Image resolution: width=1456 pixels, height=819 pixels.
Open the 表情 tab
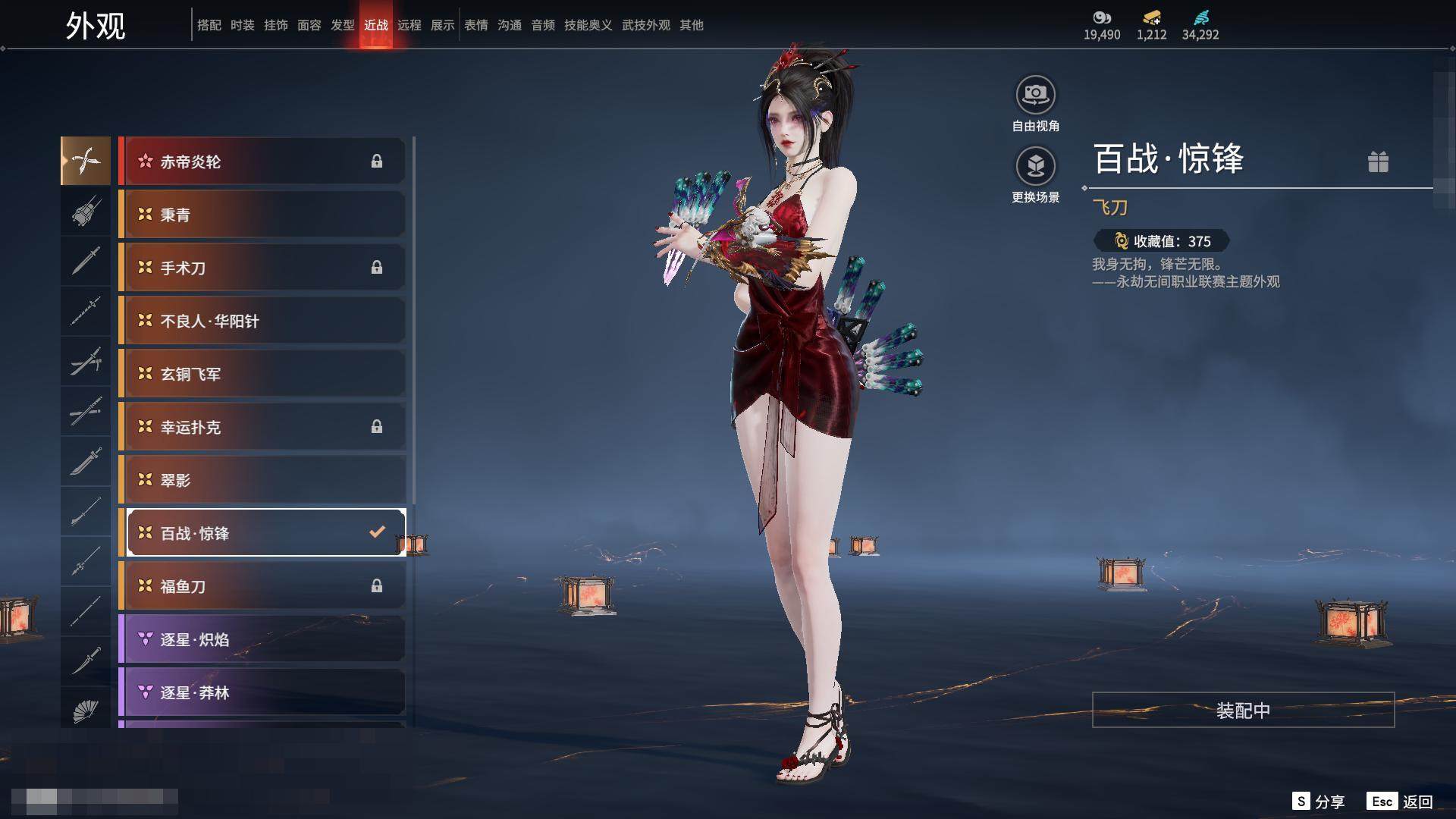[x=476, y=25]
